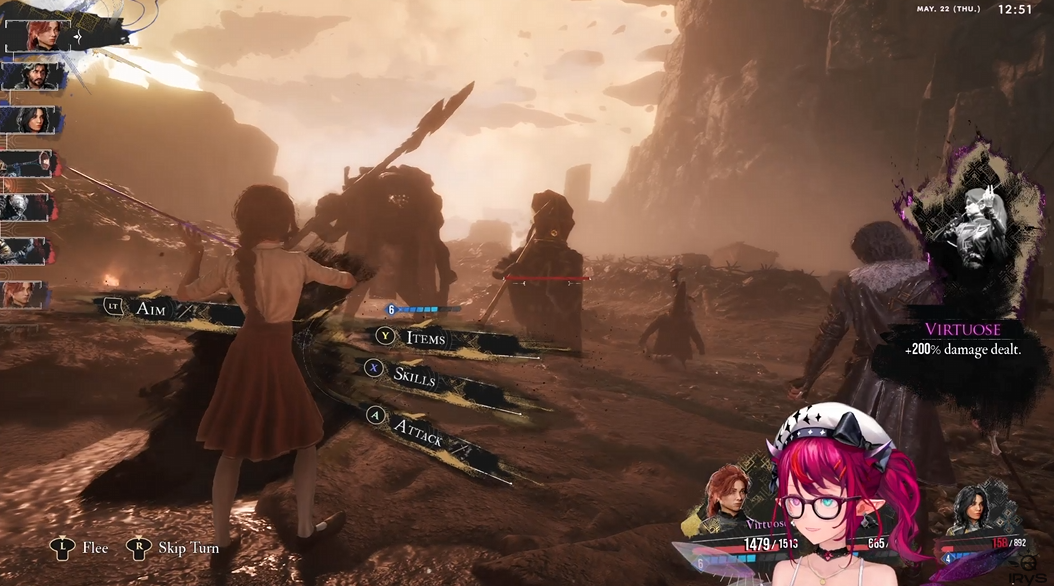Viewport: 1054px width, 586px height.
Task: Select the red-haired party member portrait at bottom
Action: click(x=728, y=496)
